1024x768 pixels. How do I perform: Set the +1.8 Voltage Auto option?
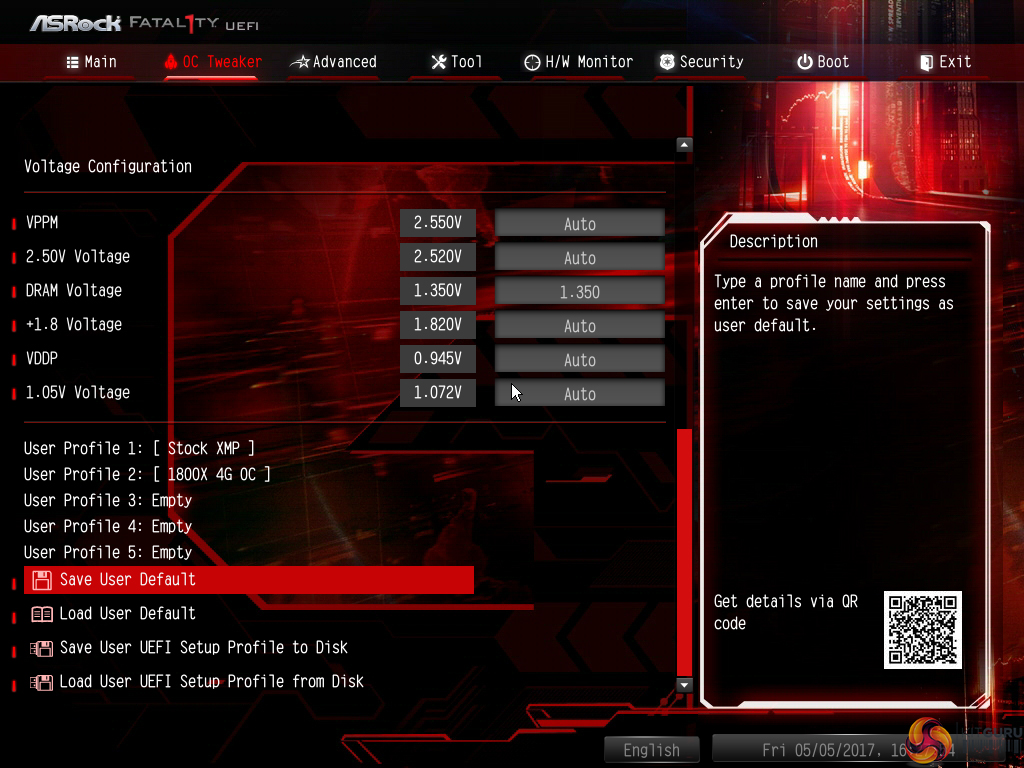pyautogui.click(x=580, y=326)
